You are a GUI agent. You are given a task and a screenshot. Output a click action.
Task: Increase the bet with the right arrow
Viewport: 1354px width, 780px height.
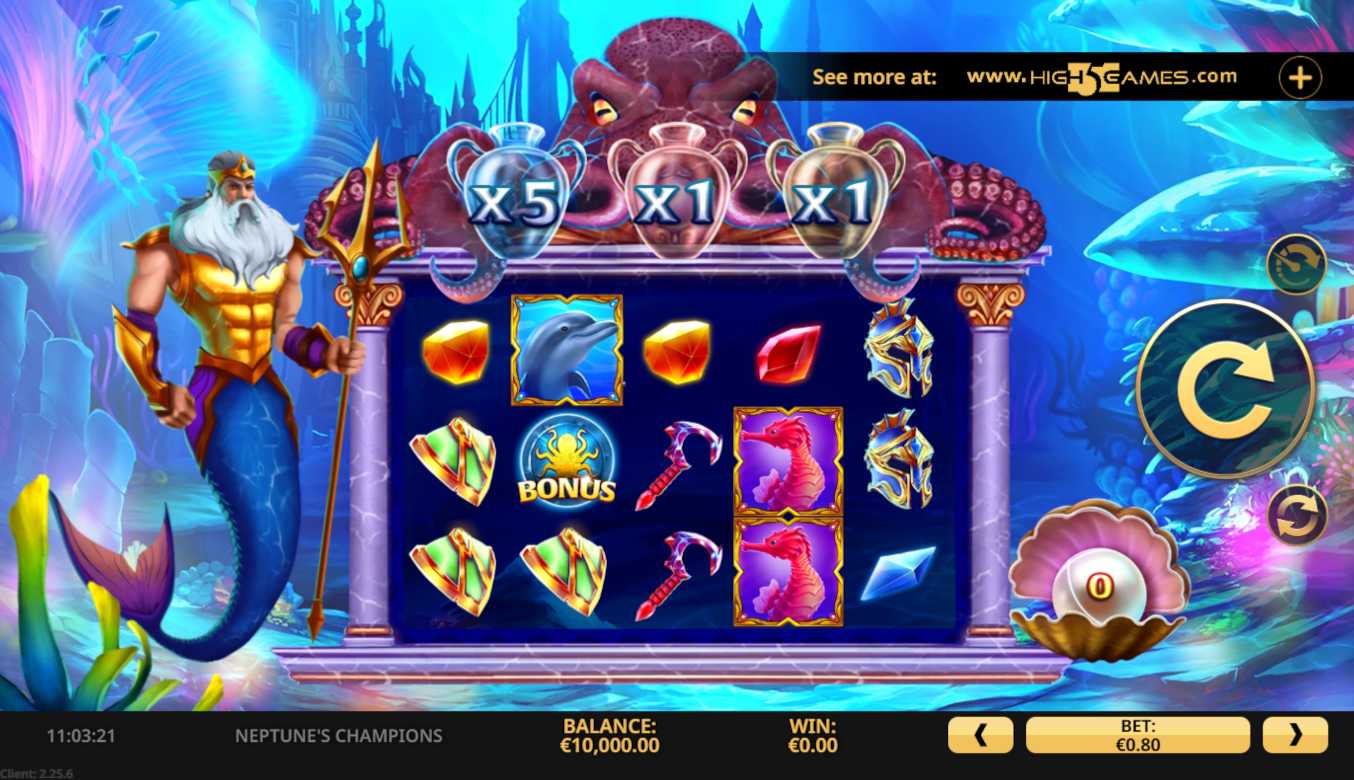(x=1295, y=735)
